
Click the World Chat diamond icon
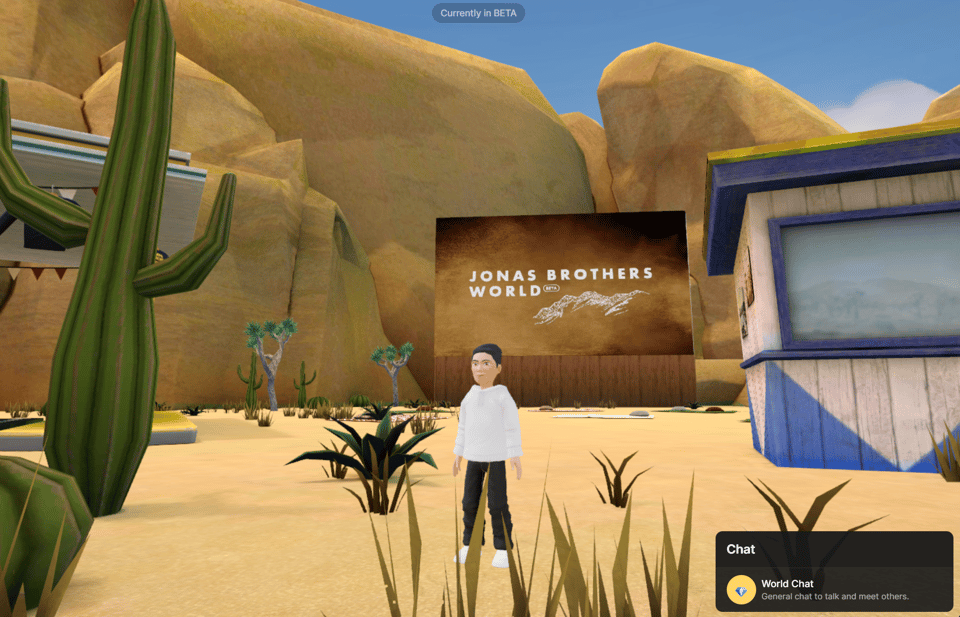click(741, 590)
